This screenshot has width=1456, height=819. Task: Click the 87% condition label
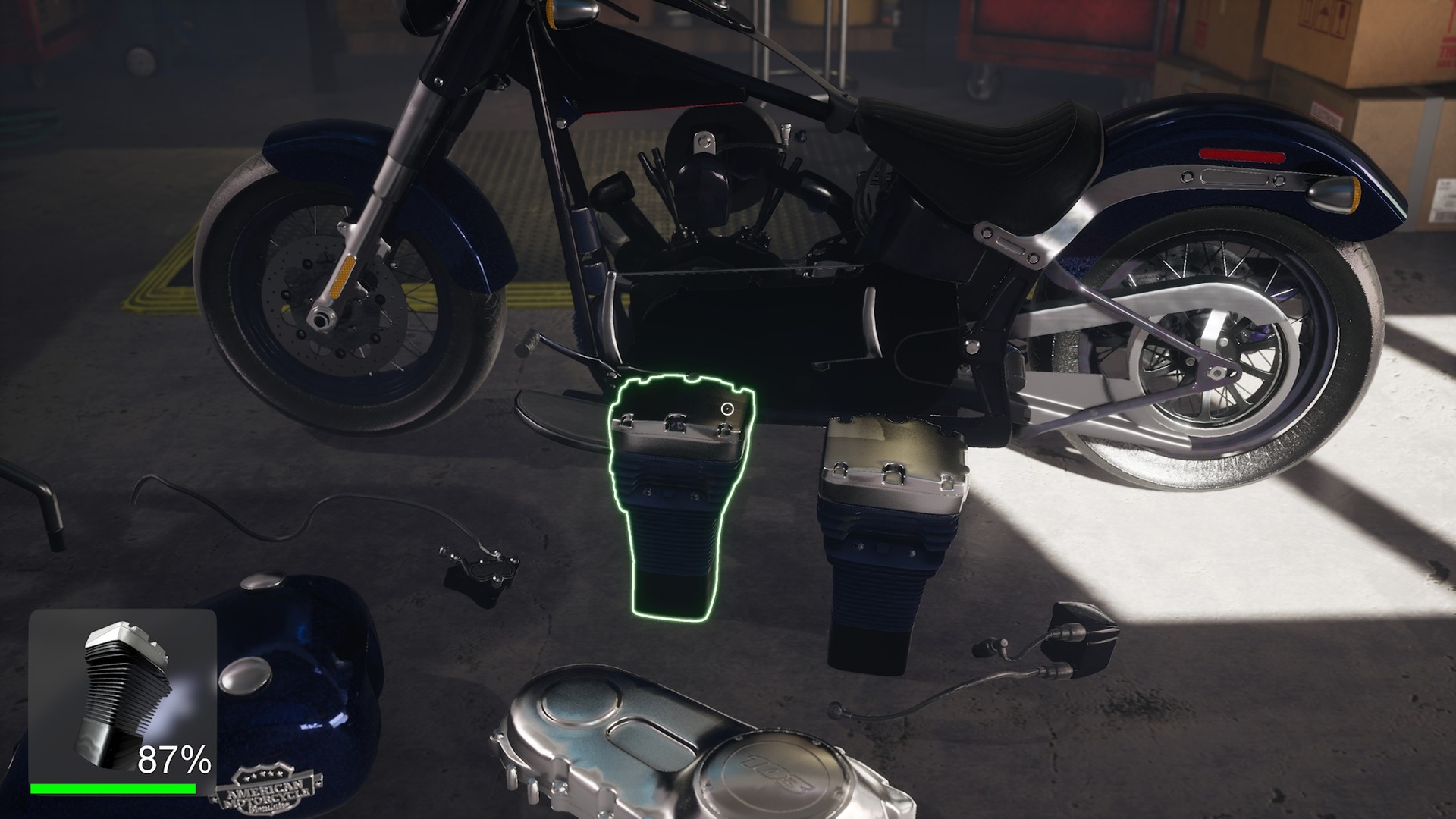(x=173, y=758)
